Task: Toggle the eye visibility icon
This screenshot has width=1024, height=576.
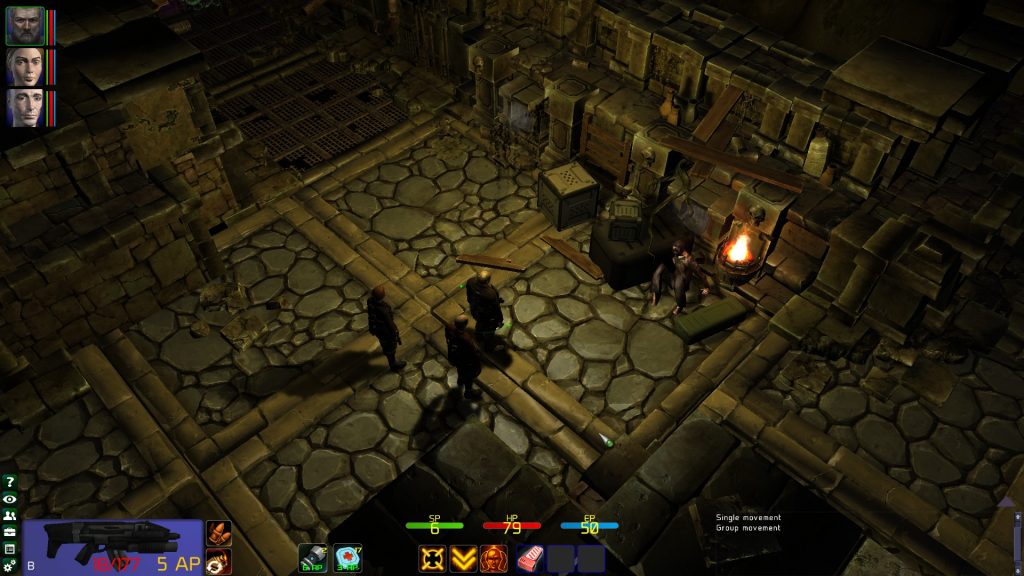Action: (x=10, y=499)
